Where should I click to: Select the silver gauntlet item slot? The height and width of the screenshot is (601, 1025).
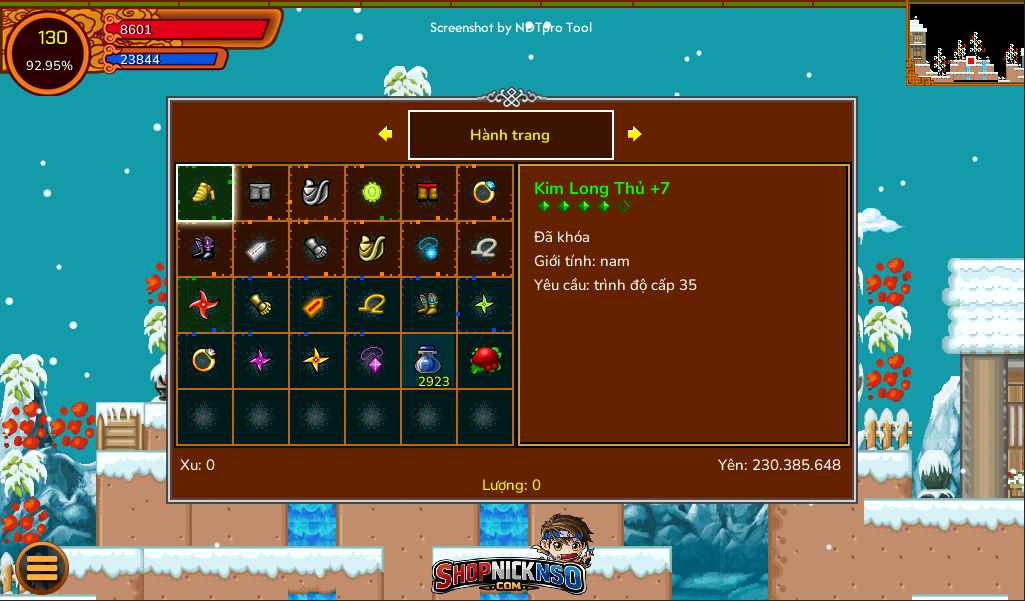pyautogui.click(x=317, y=249)
